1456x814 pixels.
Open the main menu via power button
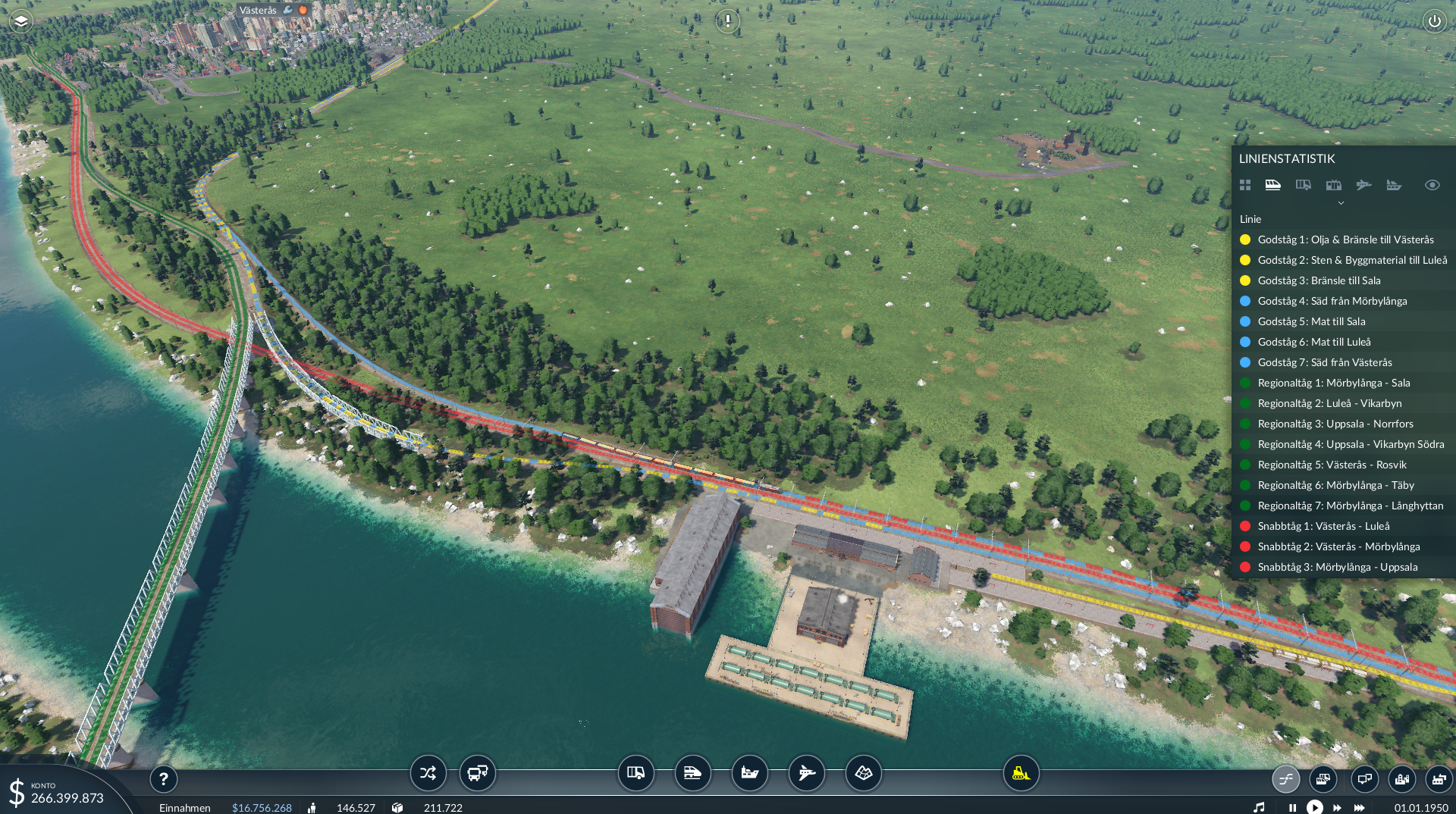1434,21
